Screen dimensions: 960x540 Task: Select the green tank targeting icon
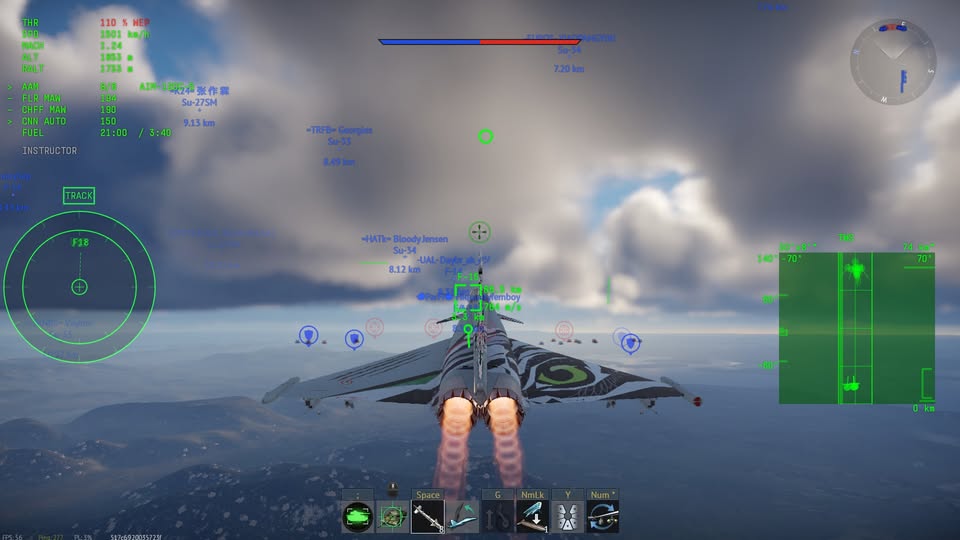pyautogui.click(x=357, y=517)
